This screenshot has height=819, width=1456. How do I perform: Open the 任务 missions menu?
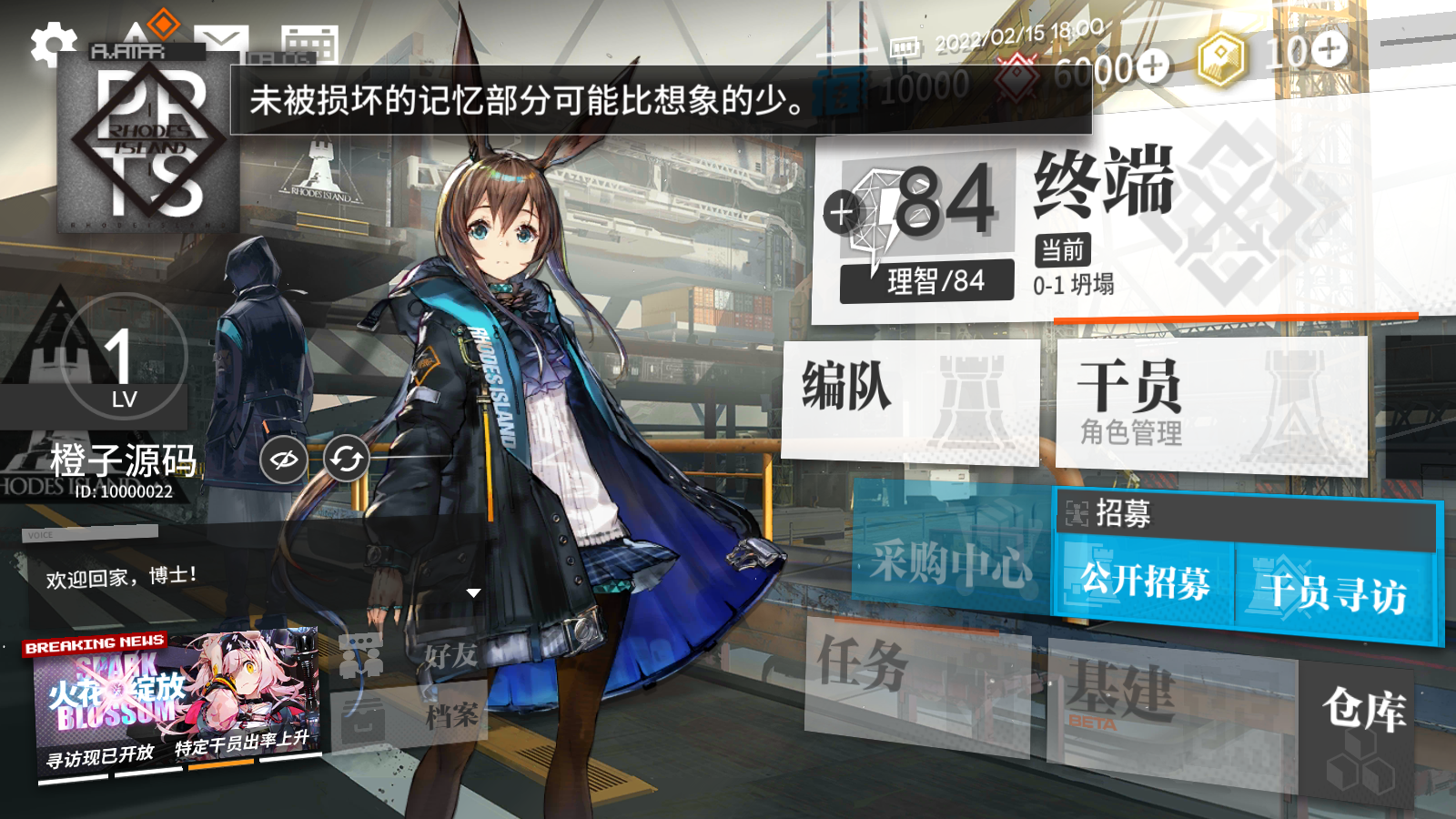point(915,678)
